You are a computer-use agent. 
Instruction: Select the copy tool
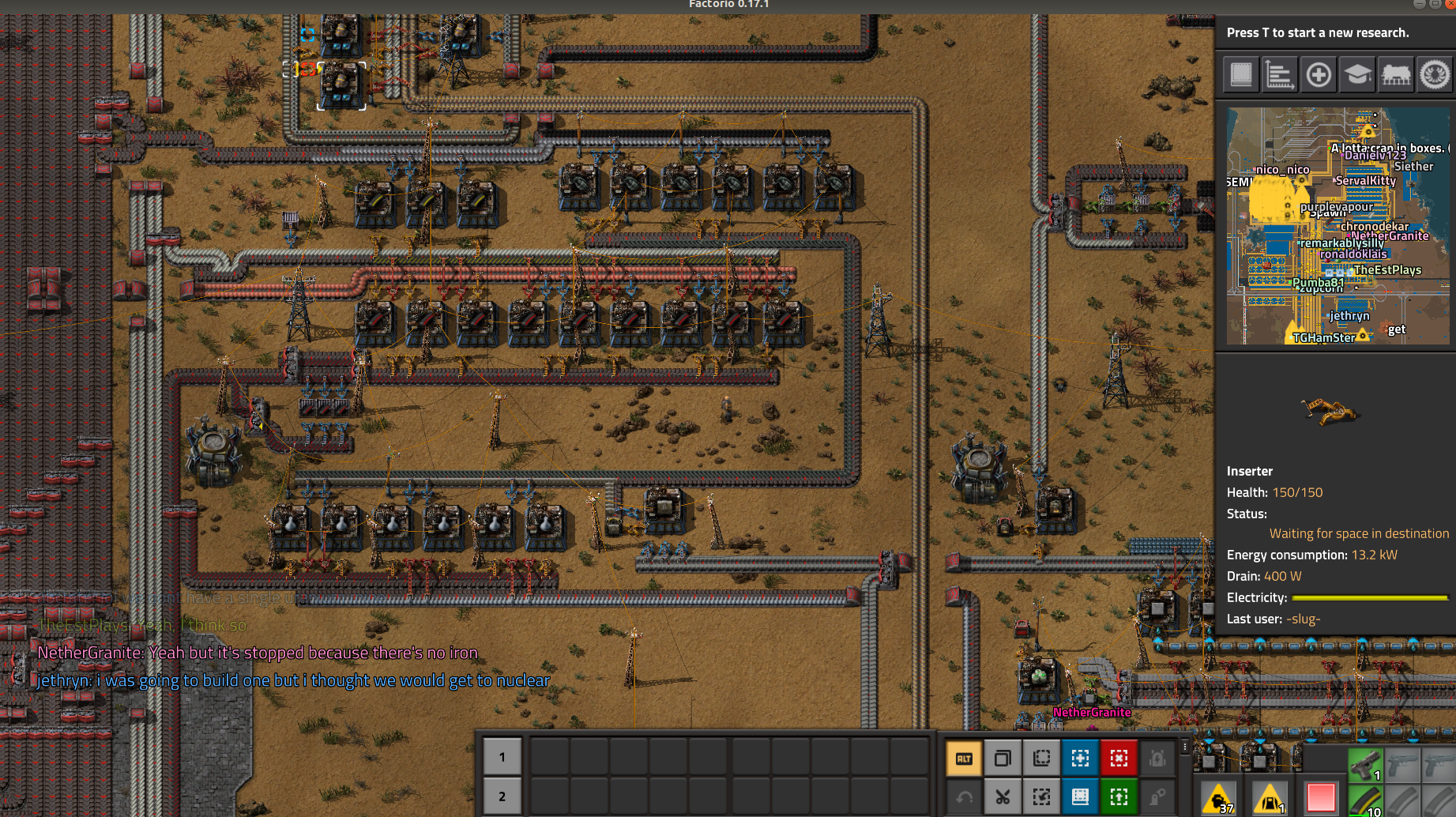tap(1003, 759)
